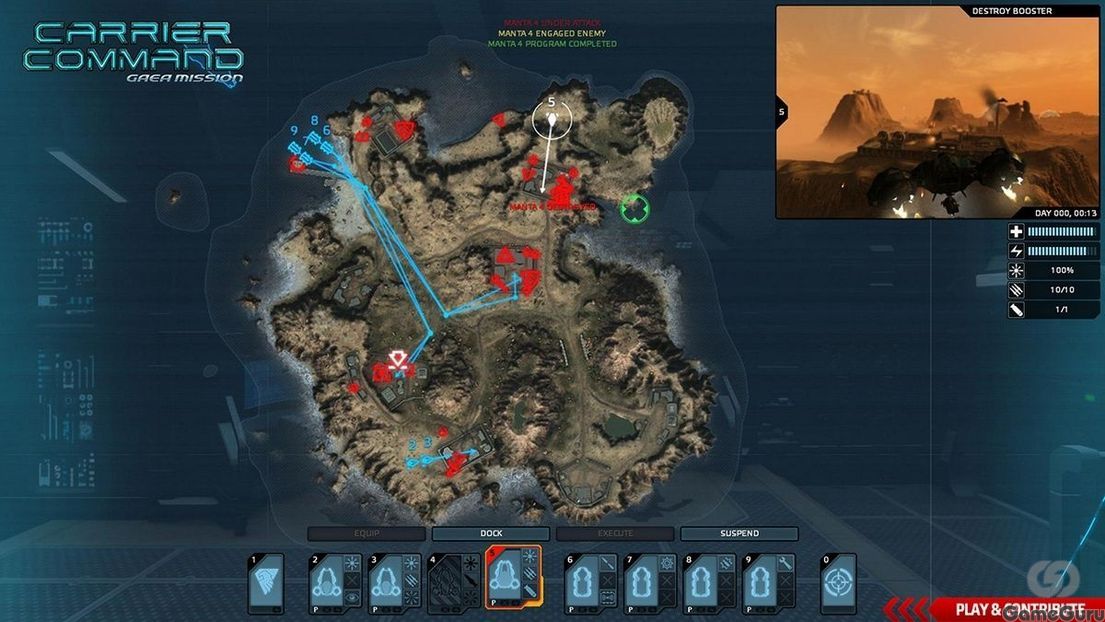Choose Manta unit slot 3
This screenshot has width=1105, height=622.
point(391,584)
